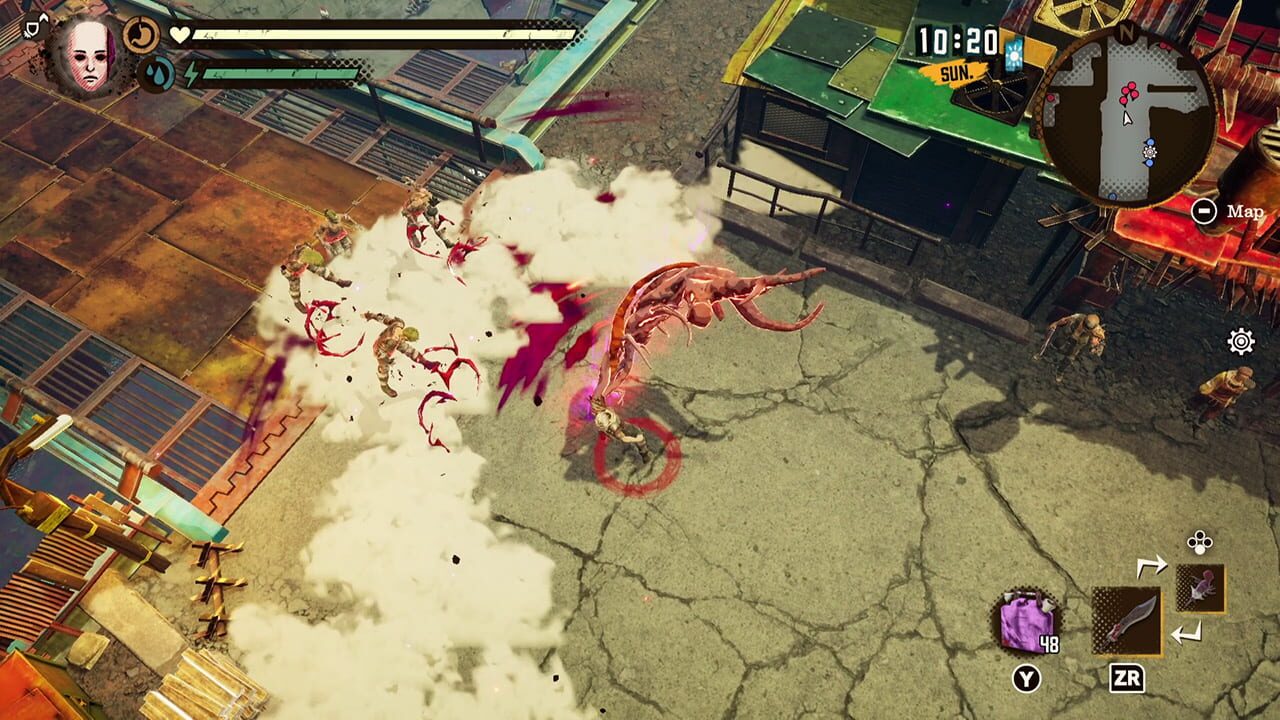Click the hunger stomach meter icon
Screen dimensions: 1280x720
pos(140,34)
